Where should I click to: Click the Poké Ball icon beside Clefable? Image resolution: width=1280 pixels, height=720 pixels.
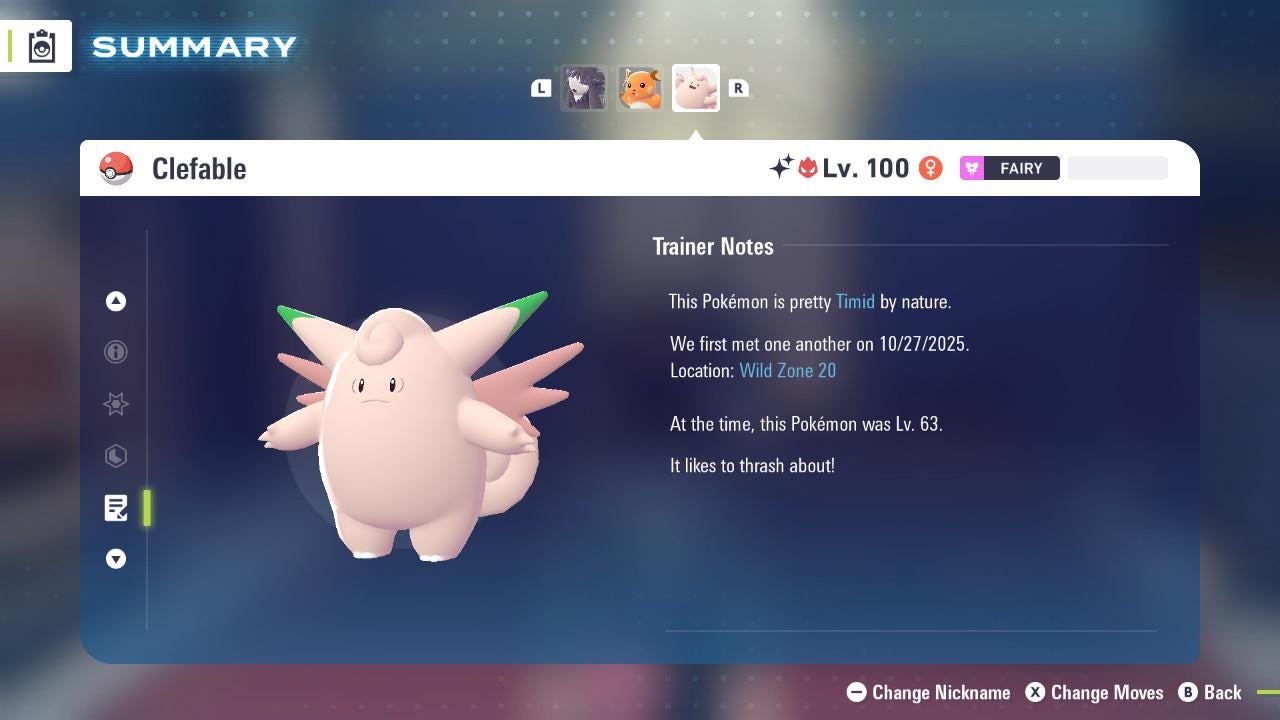click(116, 168)
